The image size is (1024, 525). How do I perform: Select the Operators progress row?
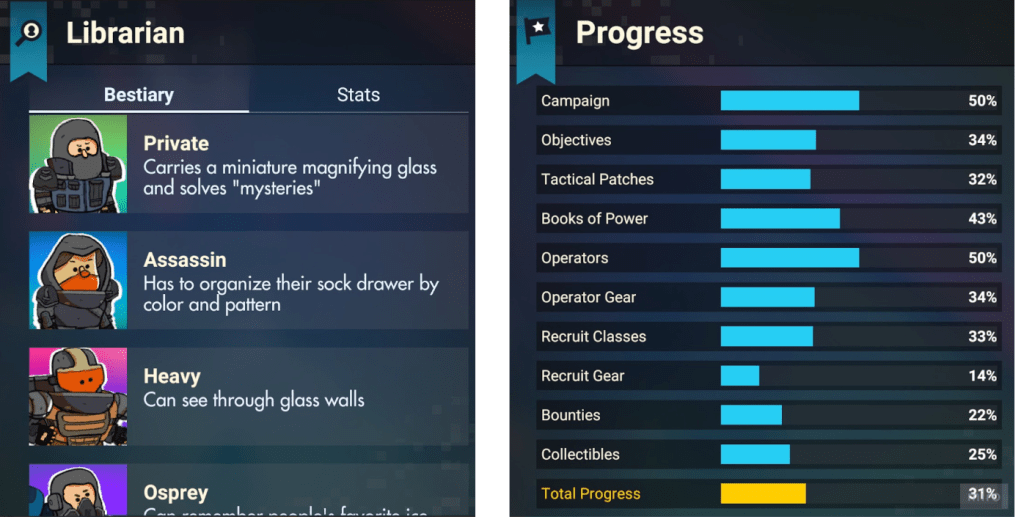[768, 258]
